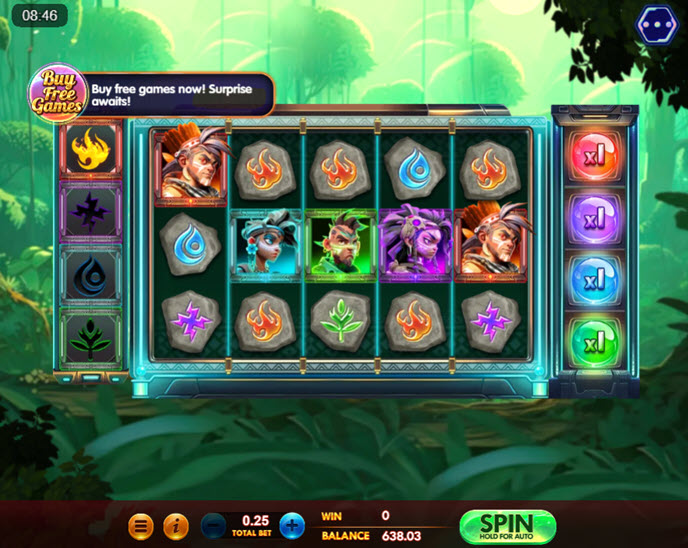Viewport: 688px width, 548px height.
Task: Open the orange hamburger menu
Action: [x=142, y=525]
